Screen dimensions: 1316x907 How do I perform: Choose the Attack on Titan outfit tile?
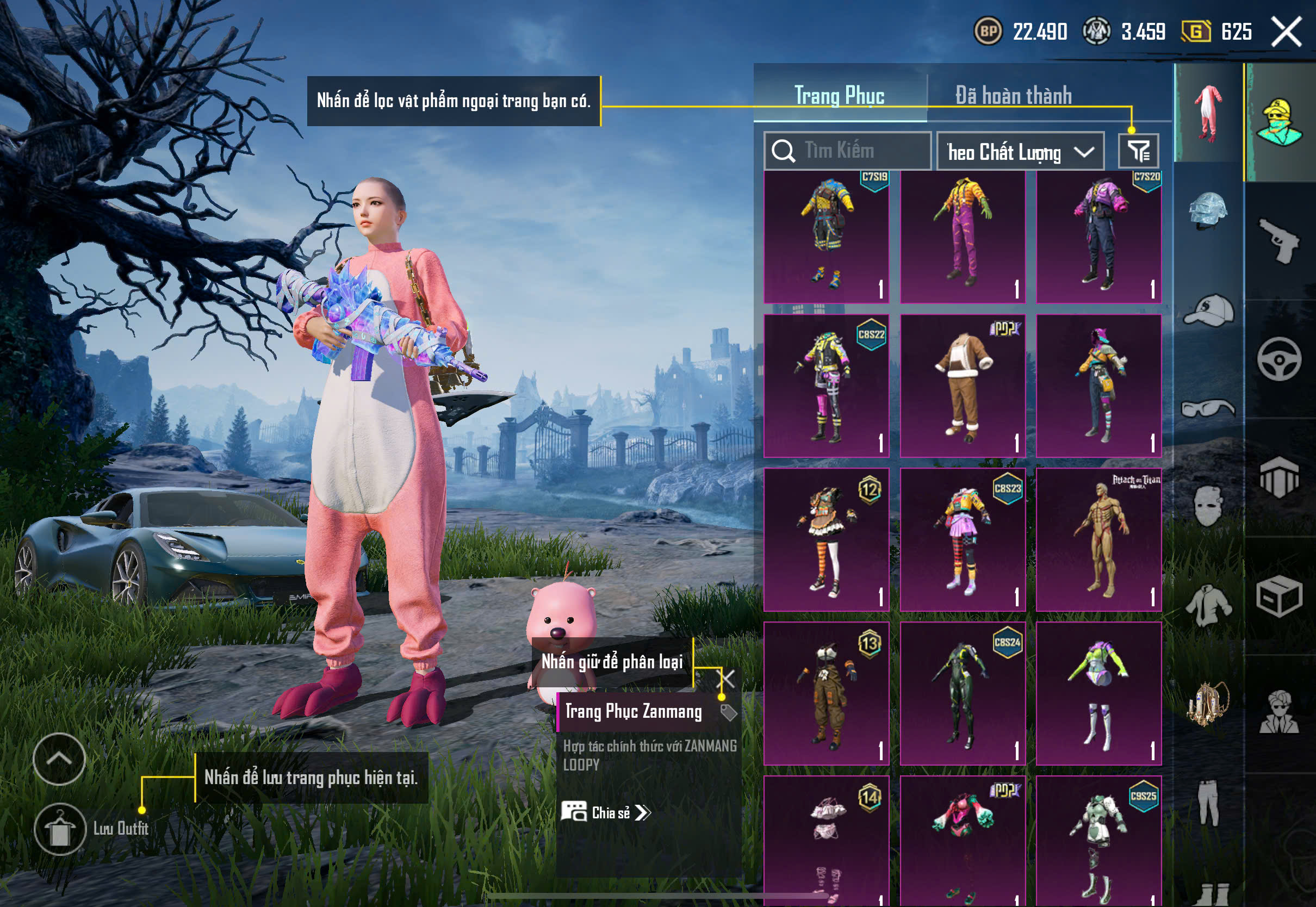tap(1098, 539)
